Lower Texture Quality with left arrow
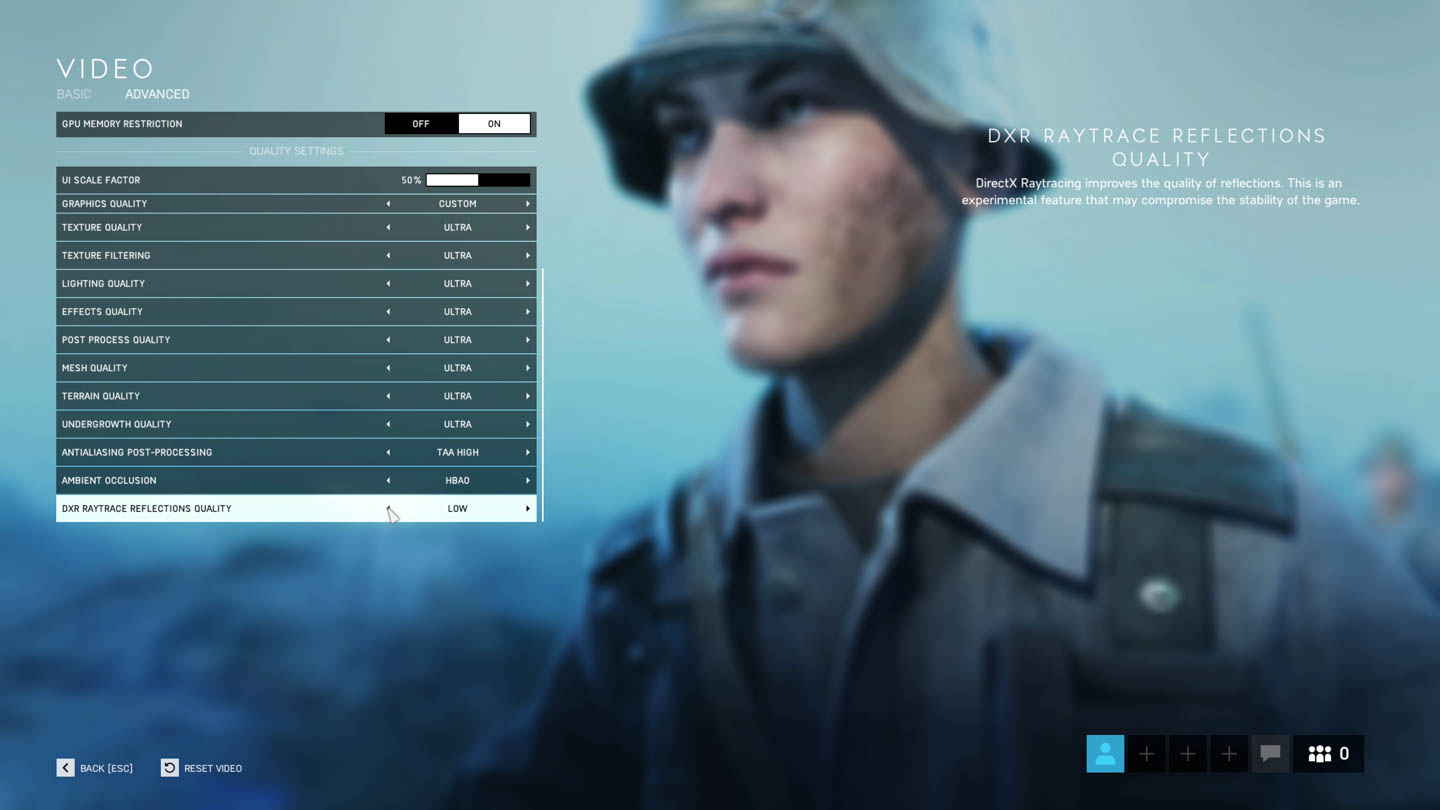1440x810 pixels. point(388,228)
